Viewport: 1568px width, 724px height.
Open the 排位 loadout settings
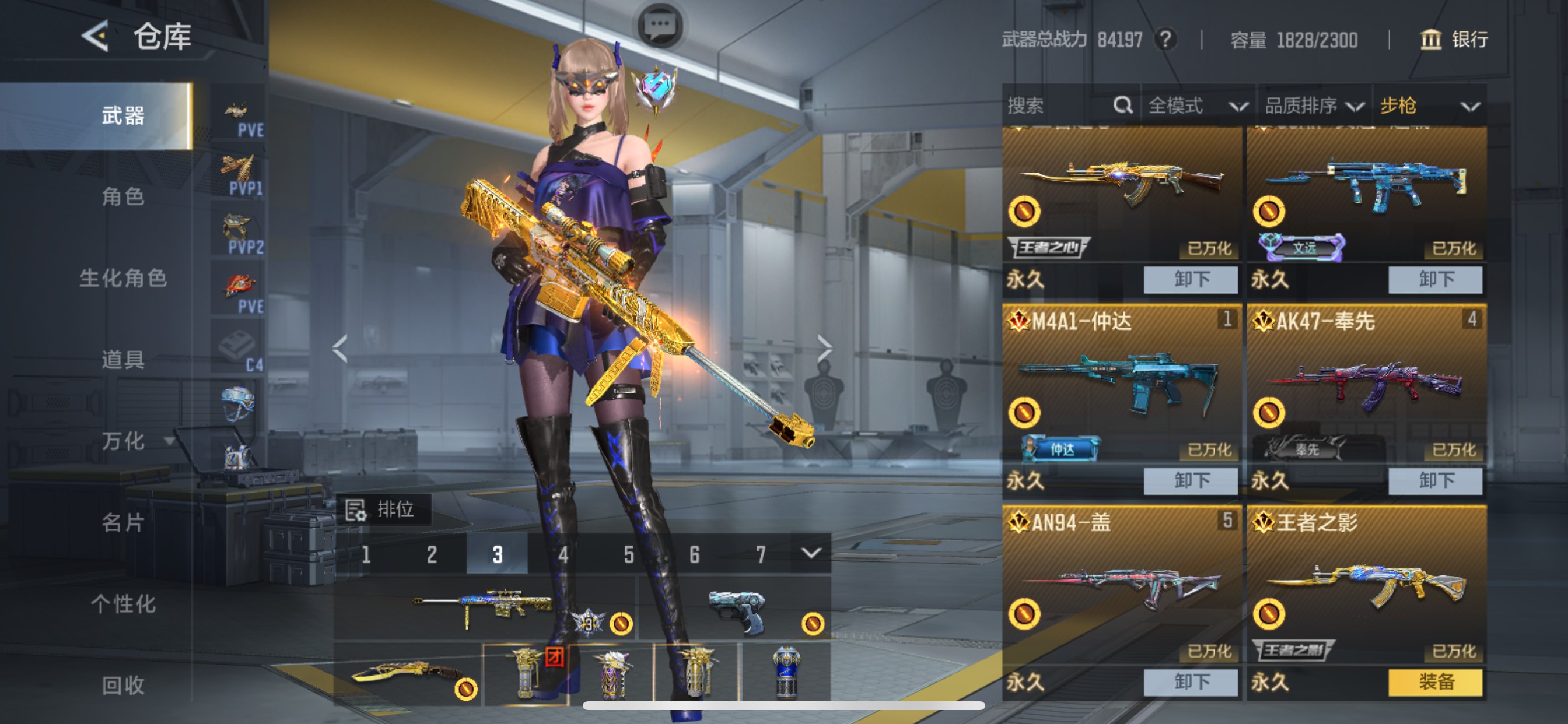(x=383, y=509)
